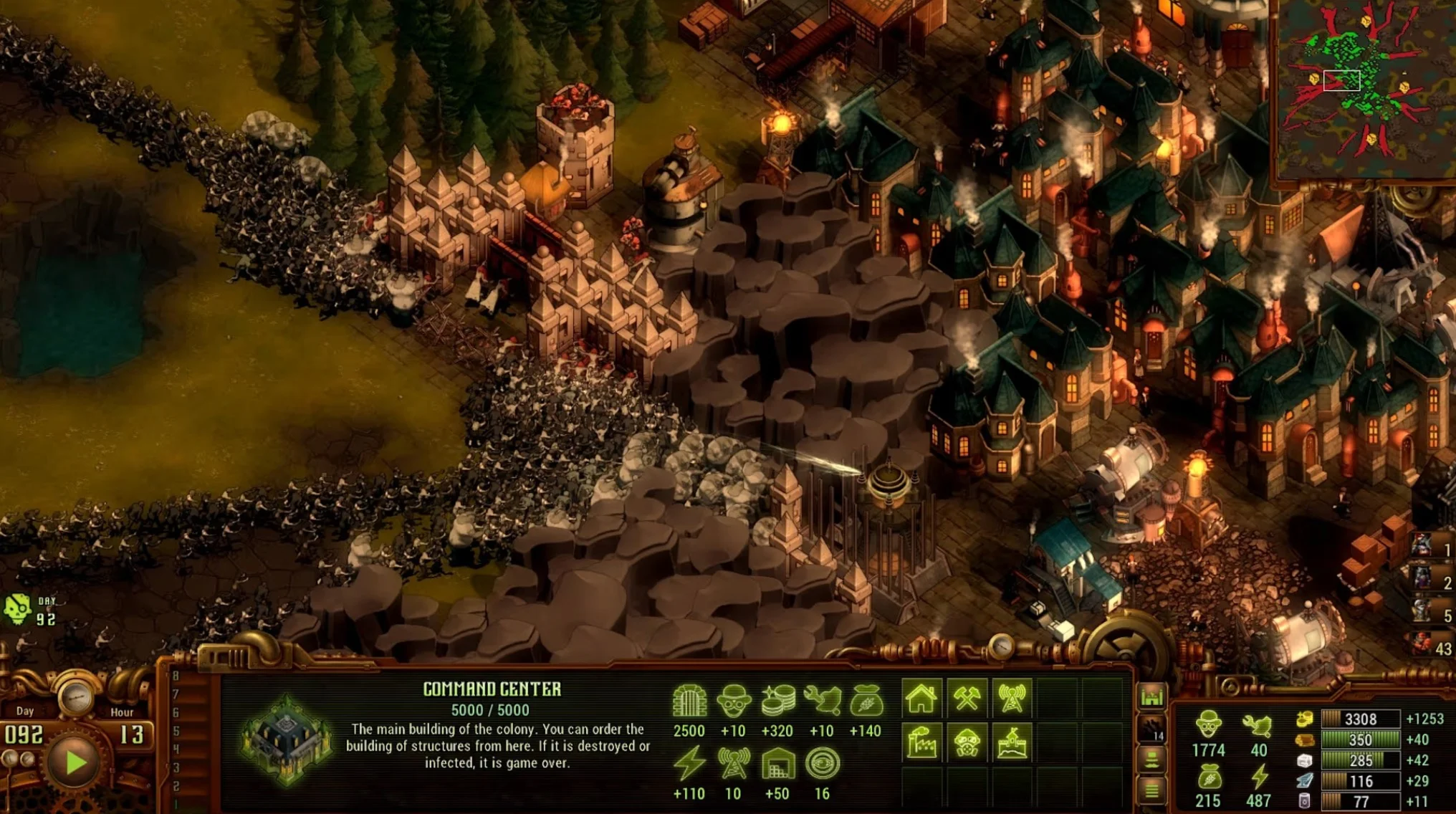
Task: Expand the soldier group showing 43 units
Action: [1422, 642]
